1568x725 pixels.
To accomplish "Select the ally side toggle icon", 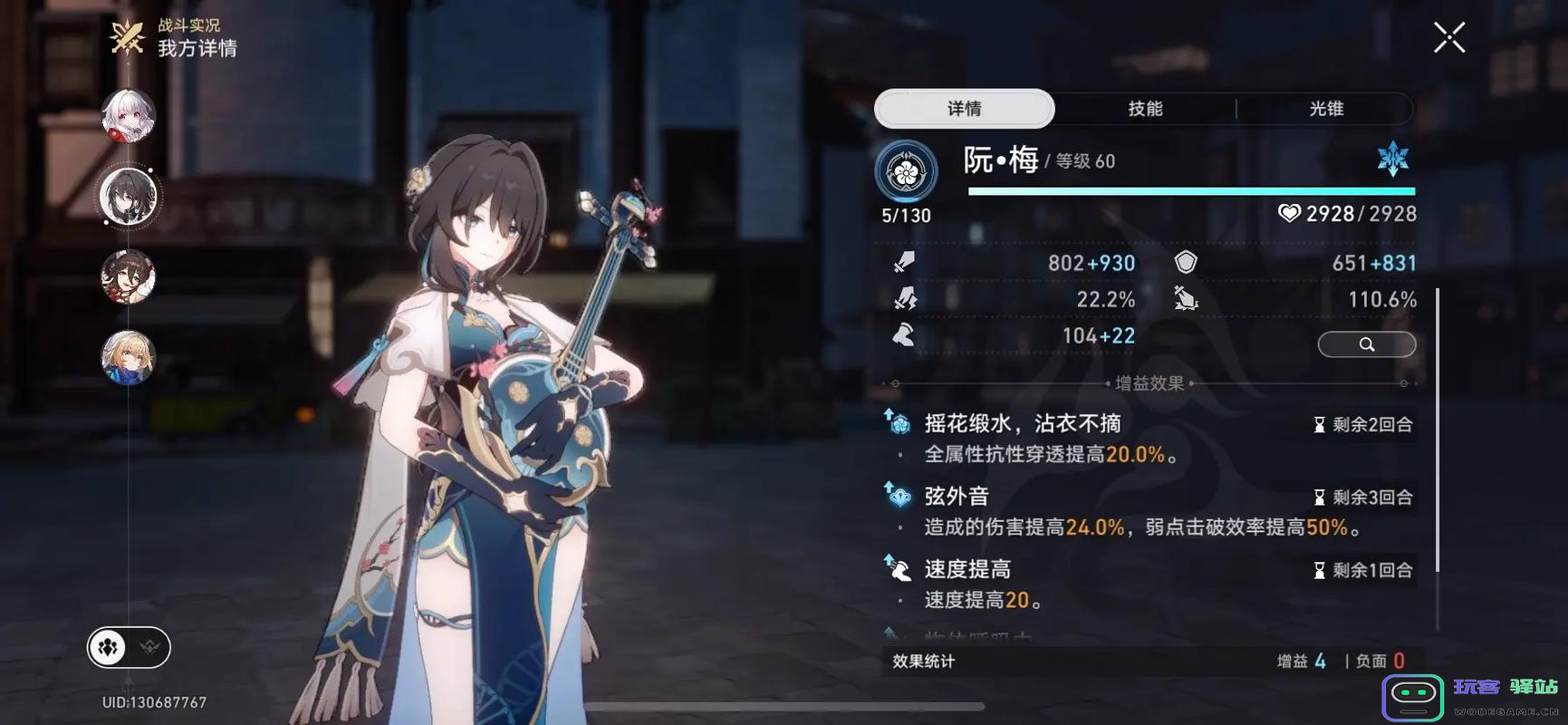I will [109, 647].
